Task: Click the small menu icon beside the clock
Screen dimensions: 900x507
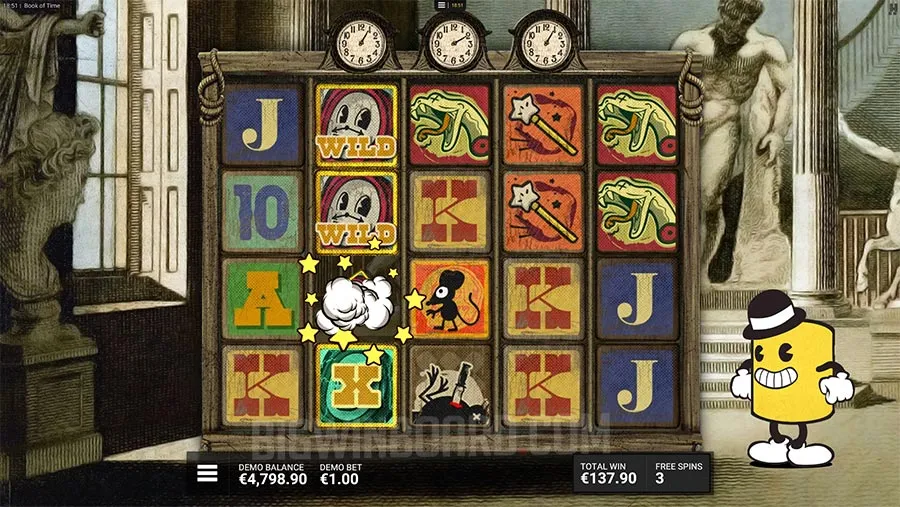Action: (441, 5)
